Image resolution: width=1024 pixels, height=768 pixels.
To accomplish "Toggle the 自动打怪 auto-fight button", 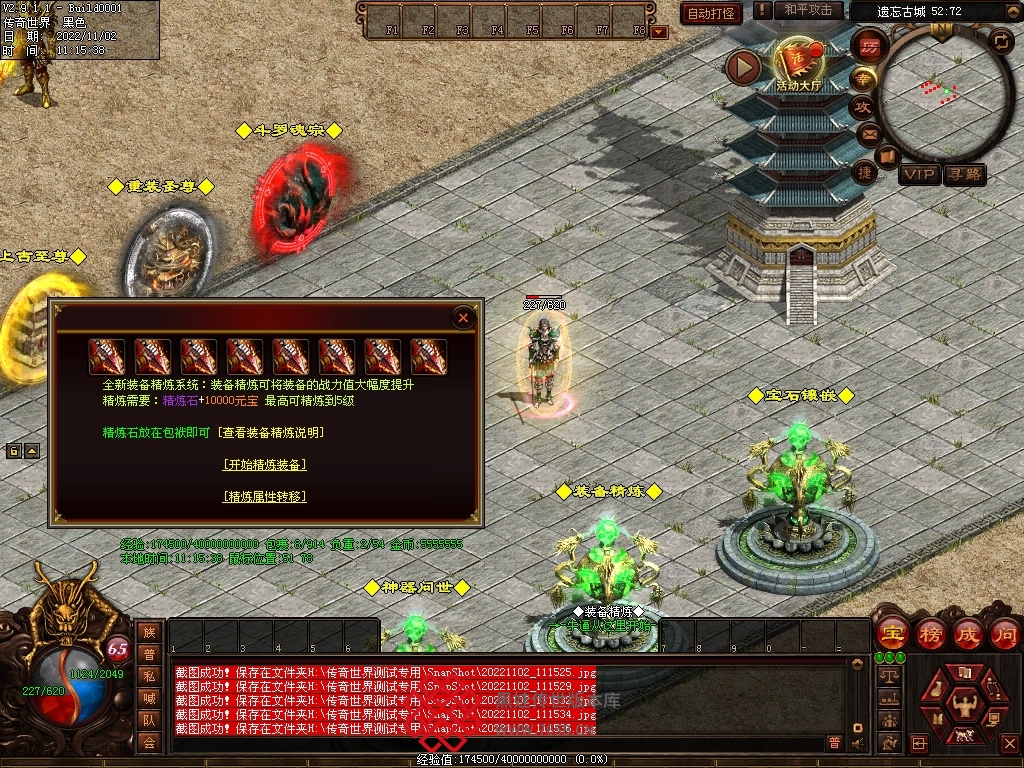I will coord(711,13).
